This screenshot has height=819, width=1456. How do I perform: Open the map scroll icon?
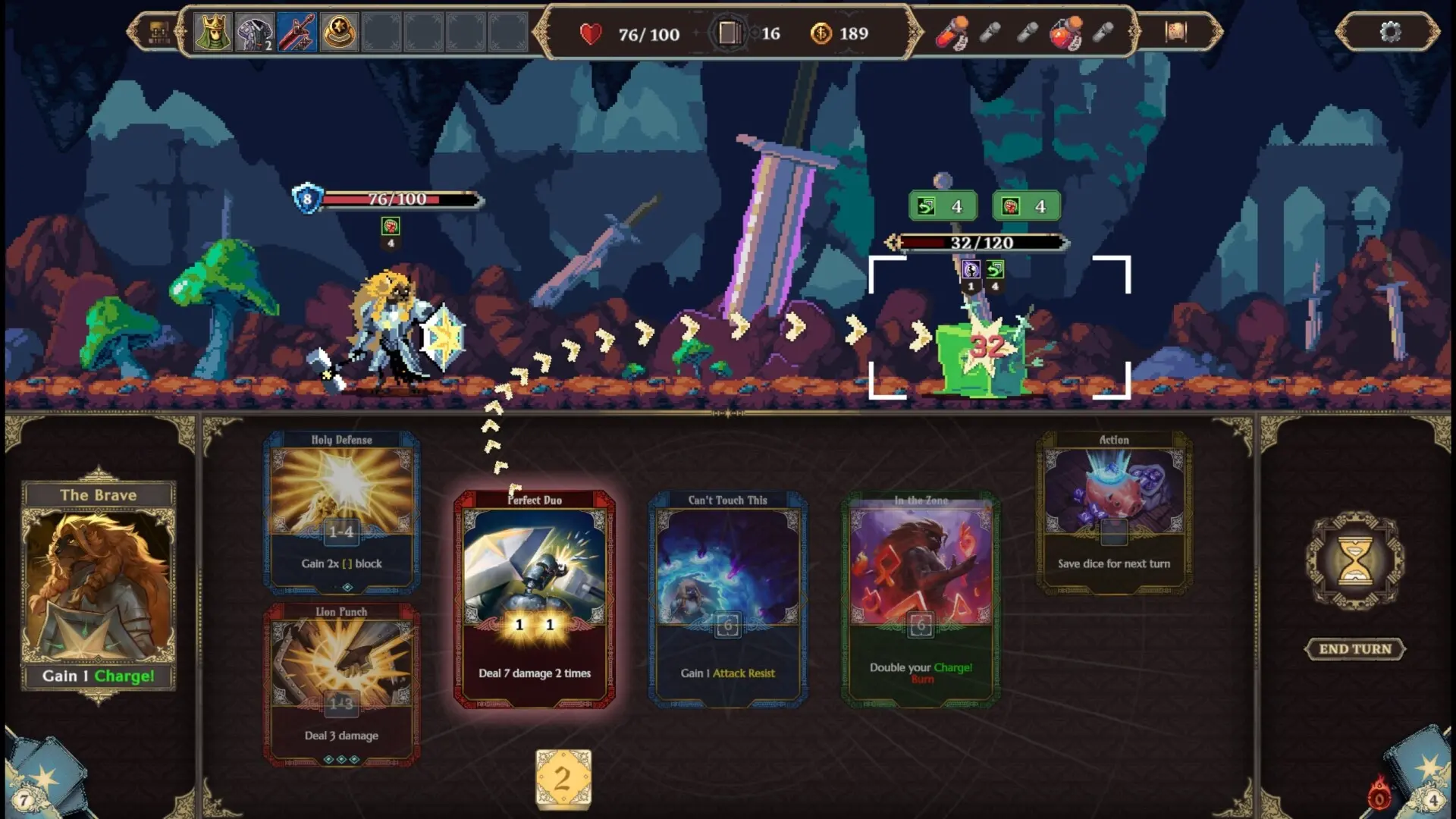point(1175,32)
